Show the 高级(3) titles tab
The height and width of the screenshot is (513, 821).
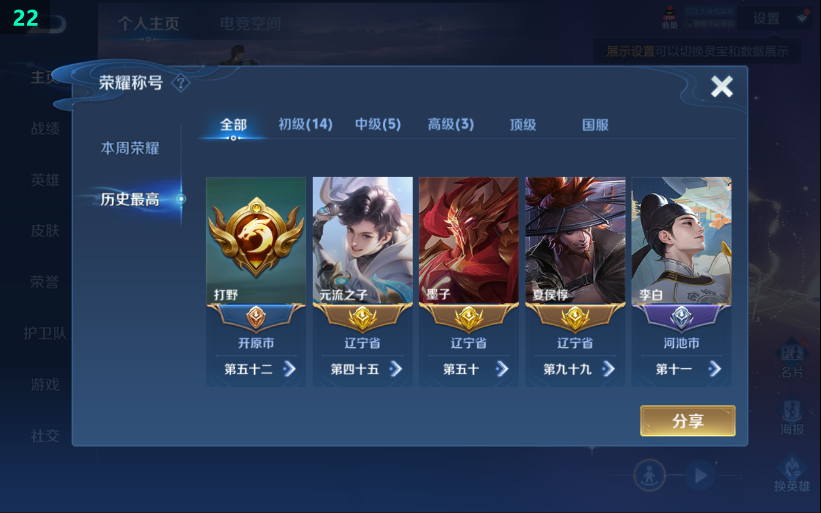click(451, 125)
